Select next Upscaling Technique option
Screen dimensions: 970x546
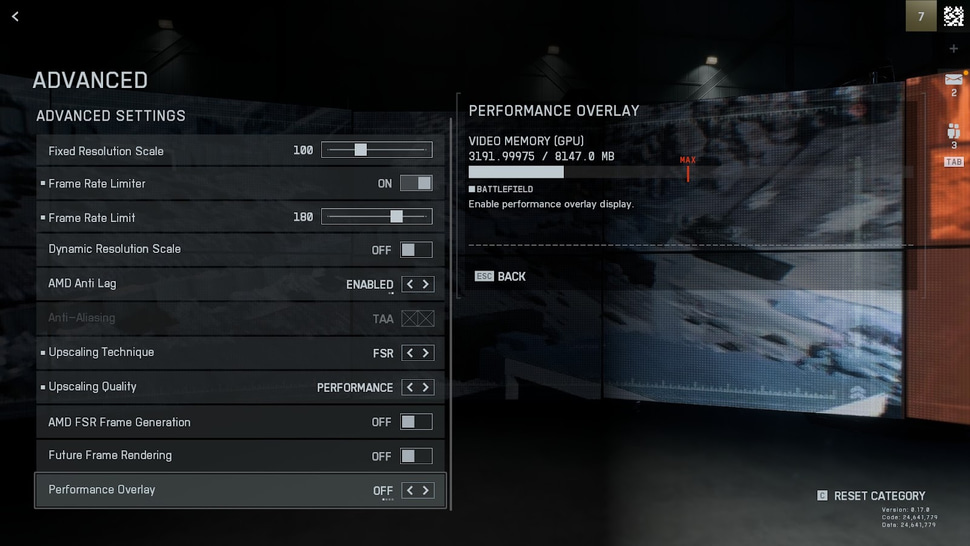point(426,353)
